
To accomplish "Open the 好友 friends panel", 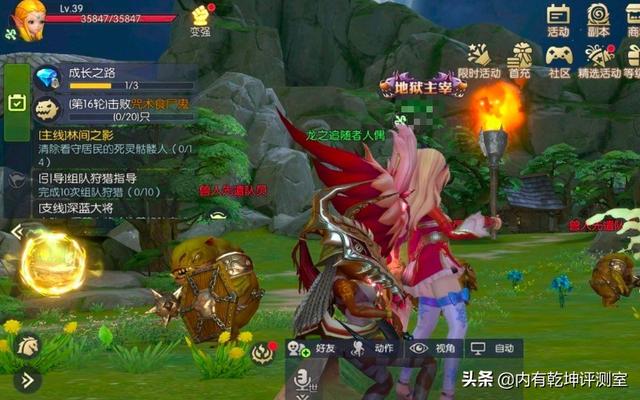I will pos(313,348).
